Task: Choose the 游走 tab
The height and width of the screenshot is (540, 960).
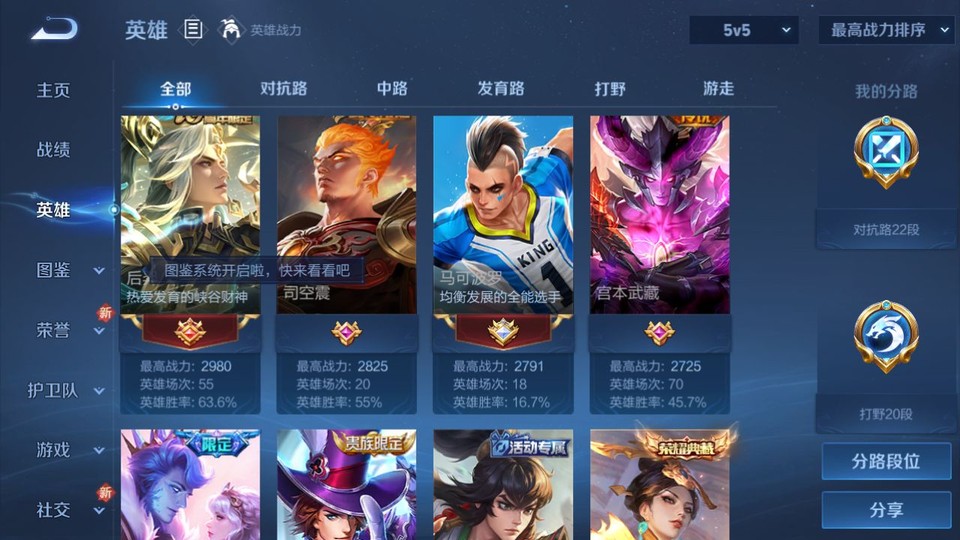Action: click(x=718, y=89)
